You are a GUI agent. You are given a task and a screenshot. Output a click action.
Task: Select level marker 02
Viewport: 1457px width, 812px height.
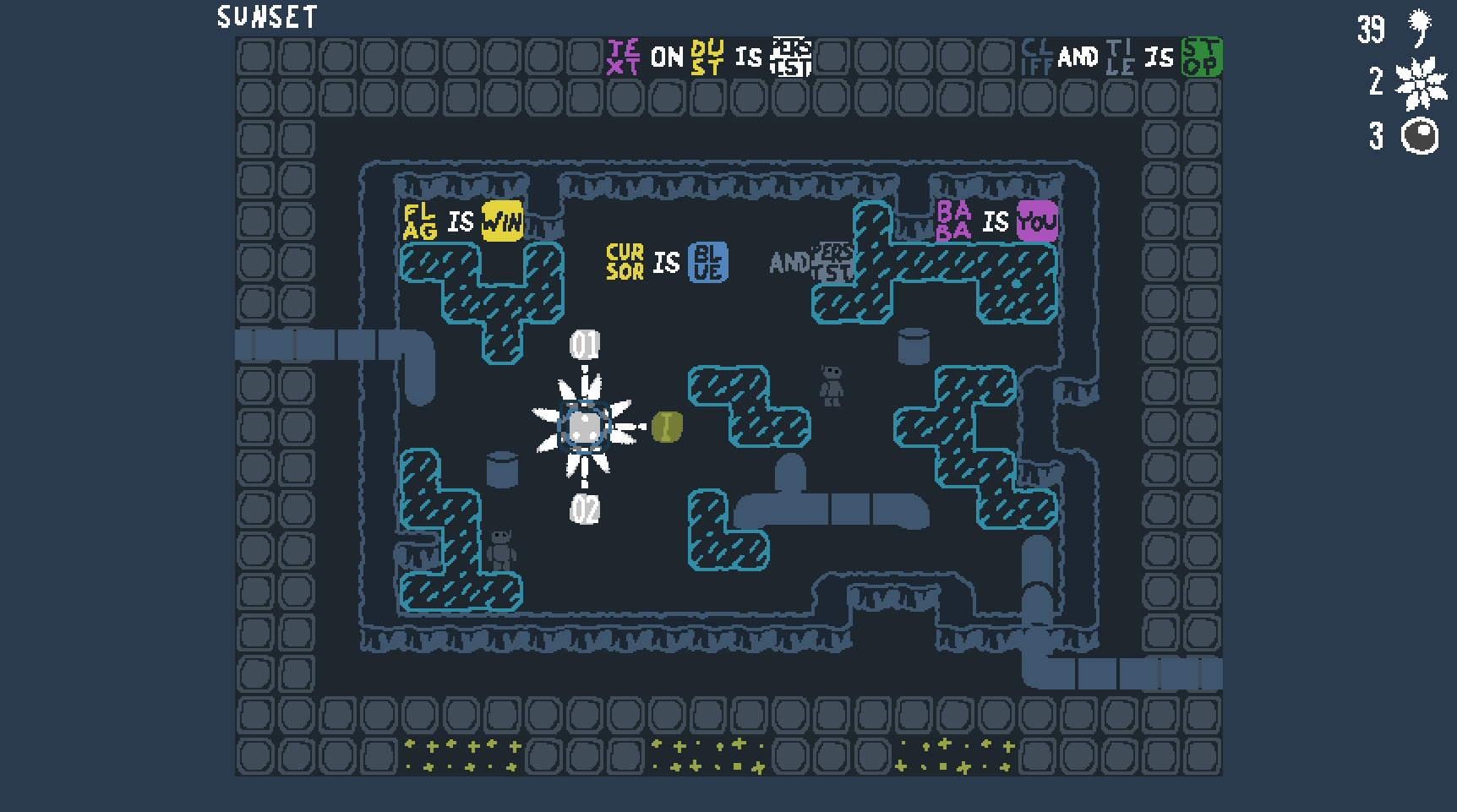(584, 508)
